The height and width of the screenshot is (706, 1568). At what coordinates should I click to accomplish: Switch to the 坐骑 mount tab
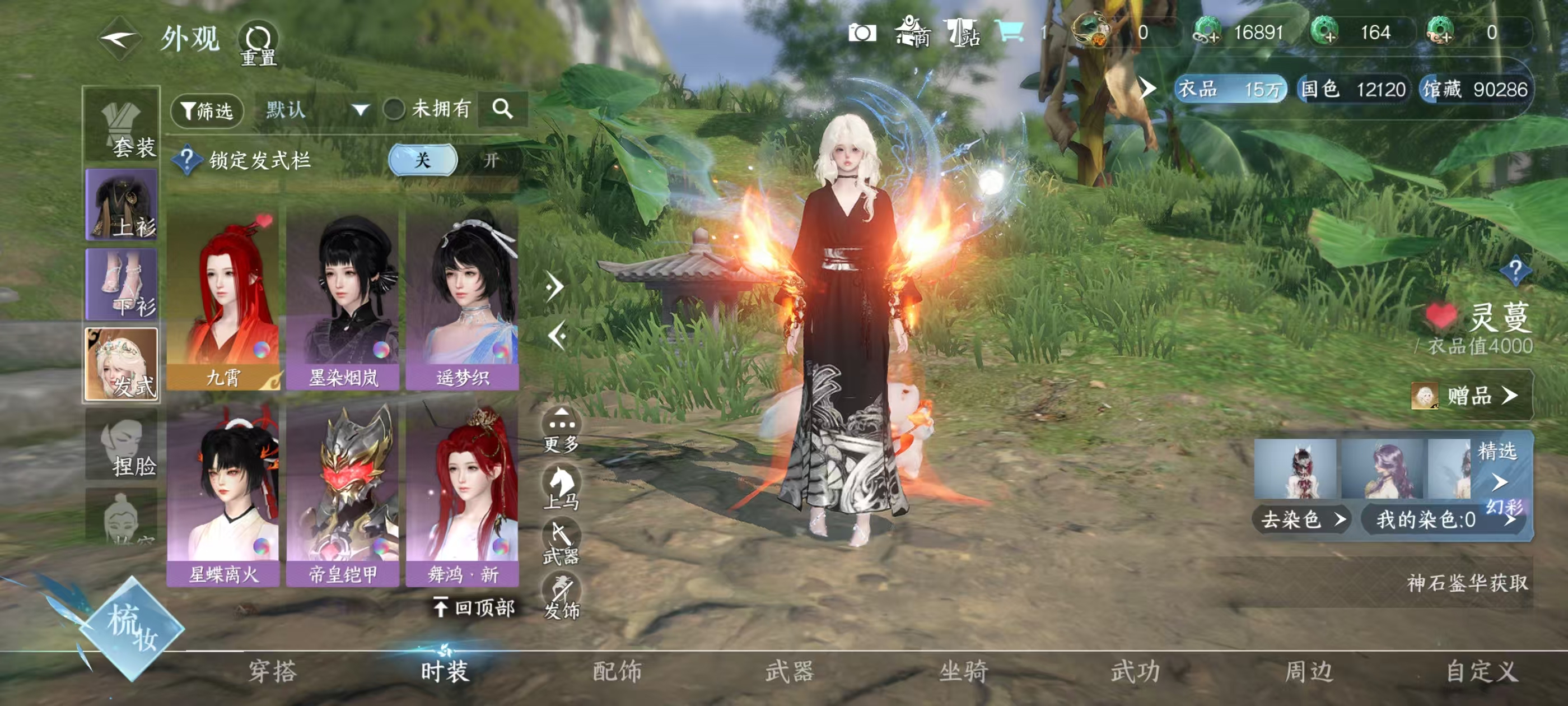963,672
